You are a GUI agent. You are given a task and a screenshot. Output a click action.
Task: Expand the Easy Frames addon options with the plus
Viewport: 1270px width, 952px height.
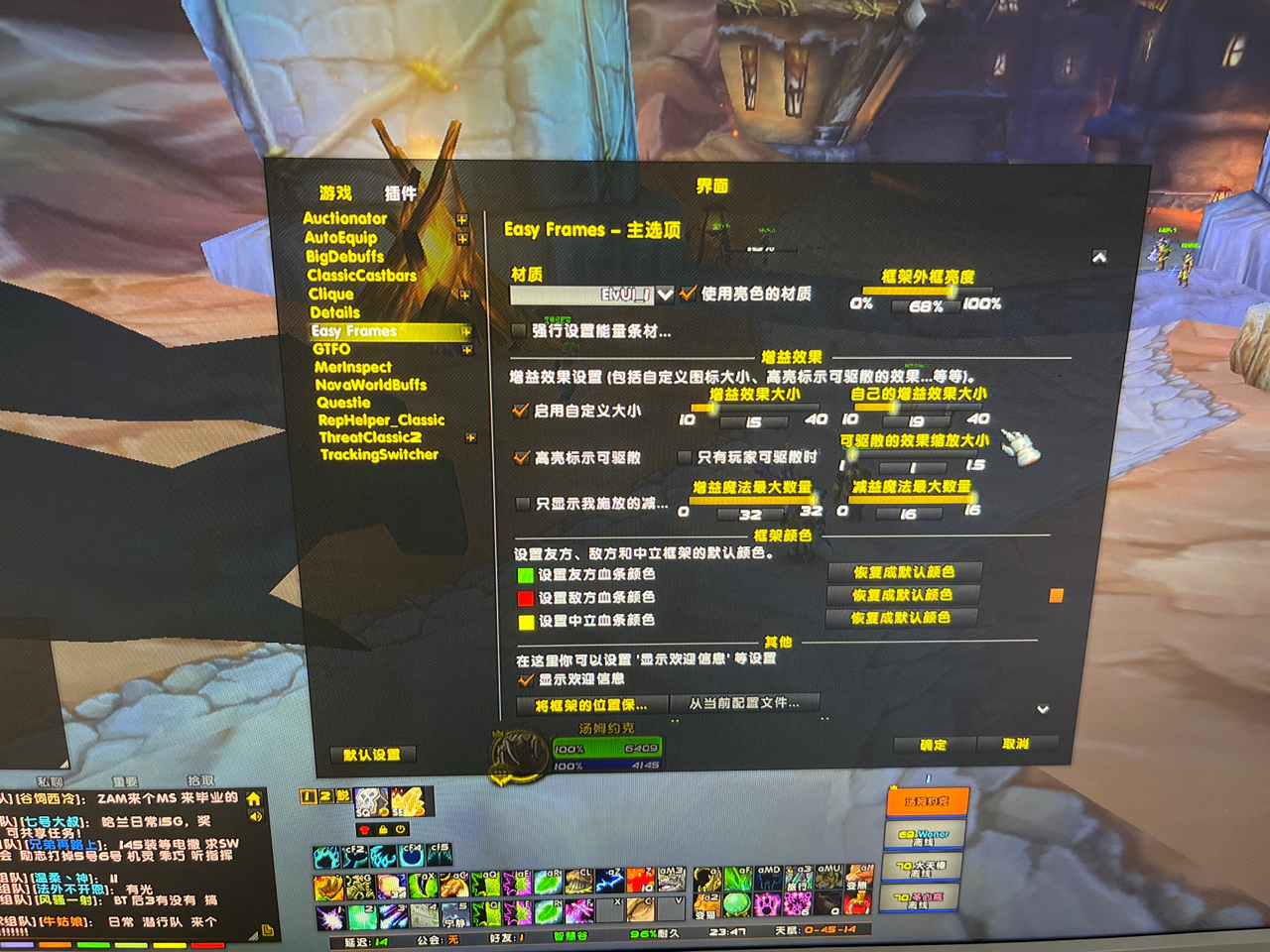(x=464, y=331)
